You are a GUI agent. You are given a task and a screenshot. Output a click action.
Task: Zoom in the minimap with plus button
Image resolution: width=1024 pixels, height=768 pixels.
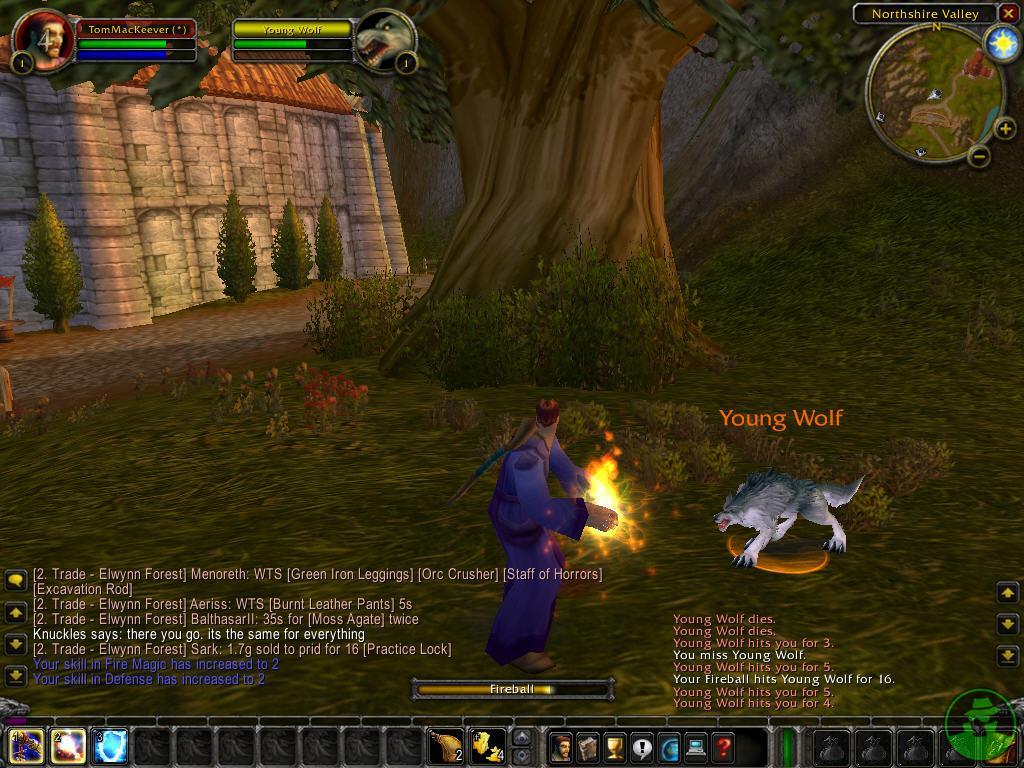pyautogui.click(x=1004, y=129)
